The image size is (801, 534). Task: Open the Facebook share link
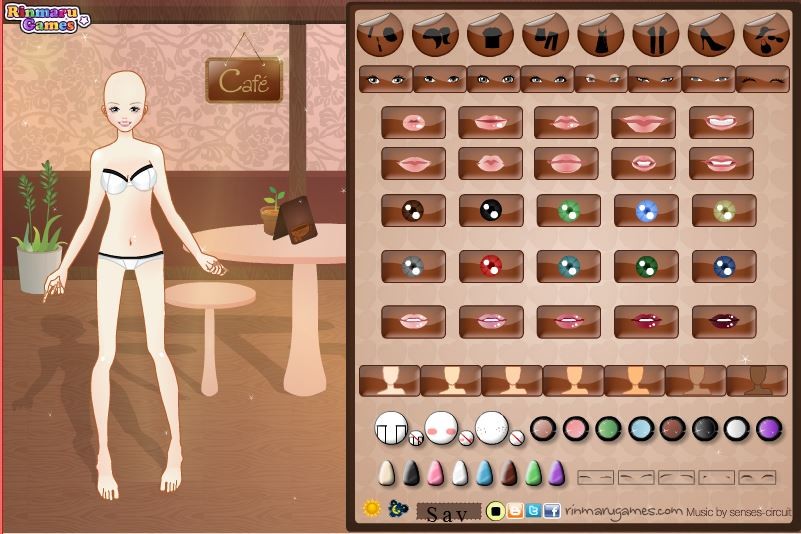[552, 512]
